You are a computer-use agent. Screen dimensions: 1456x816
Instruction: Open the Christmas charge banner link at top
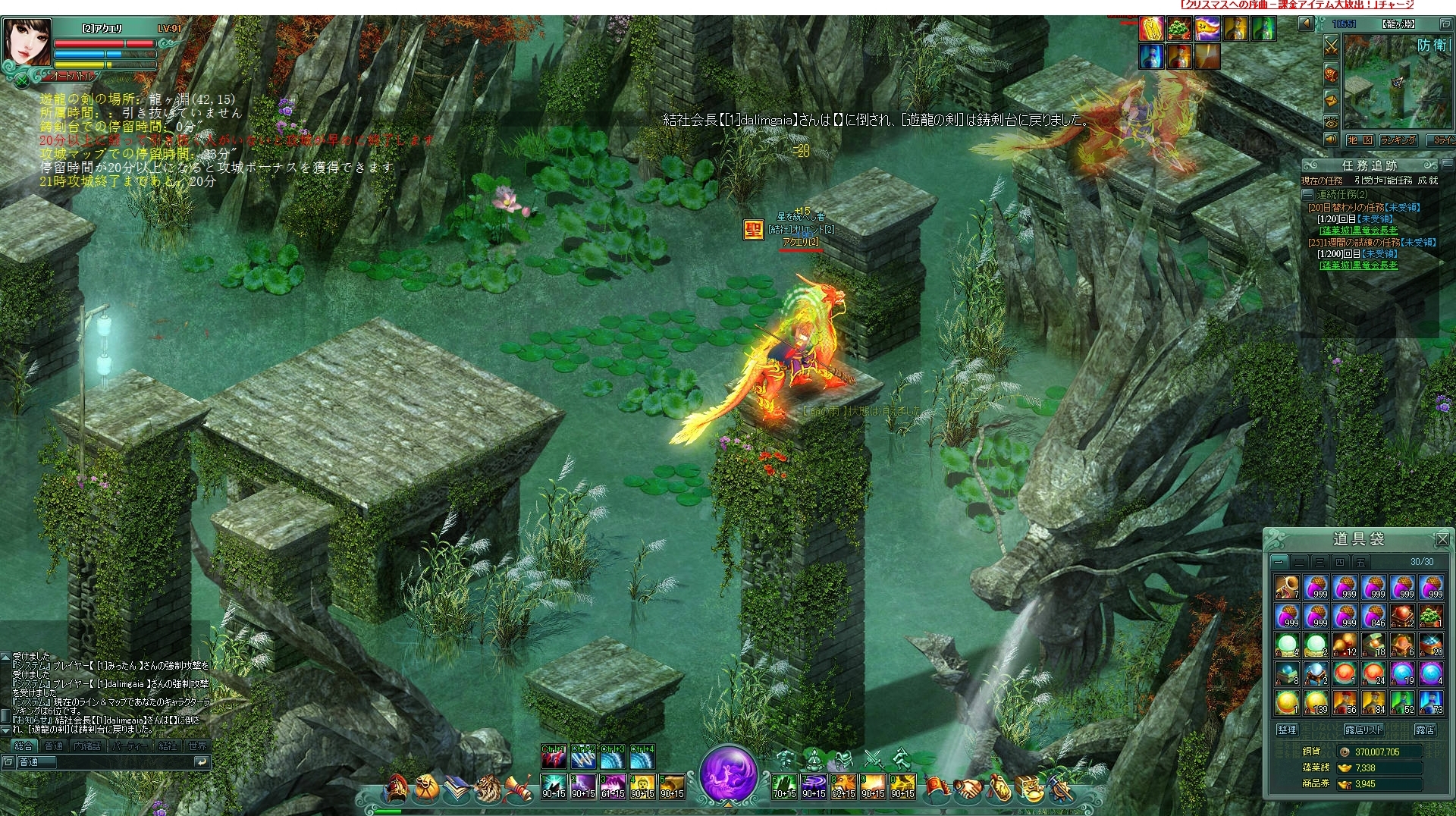[x=1297, y=5]
